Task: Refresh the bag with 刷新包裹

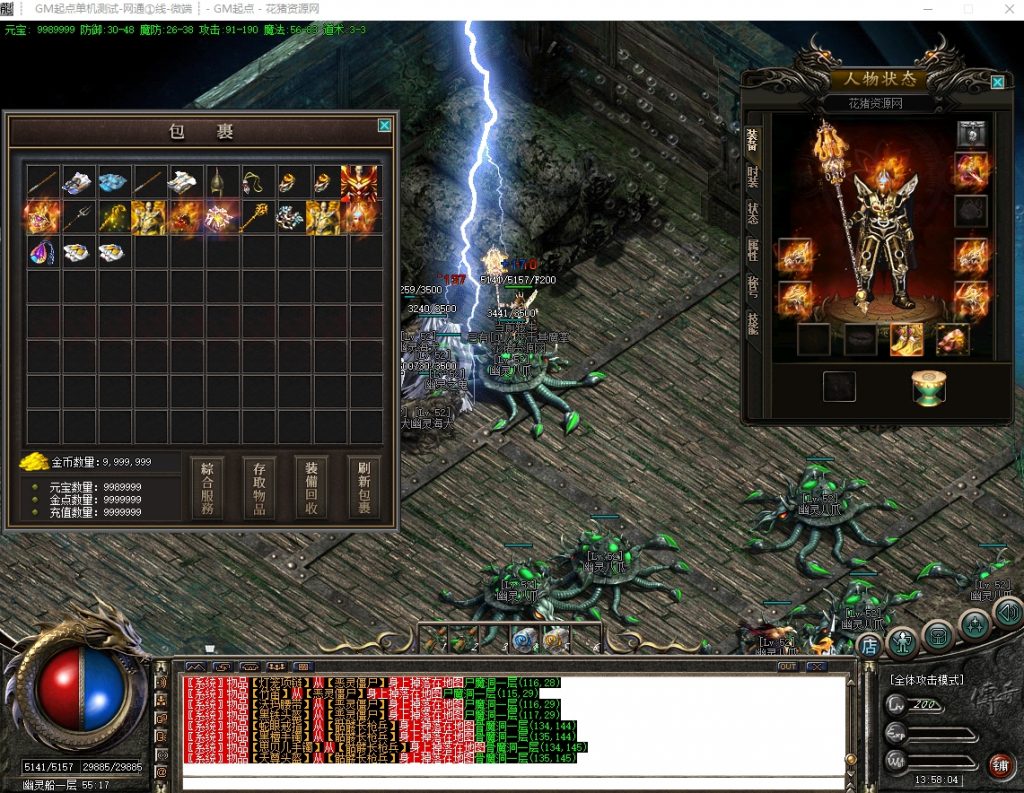Action: pyautogui.click(x=364, y=487)
